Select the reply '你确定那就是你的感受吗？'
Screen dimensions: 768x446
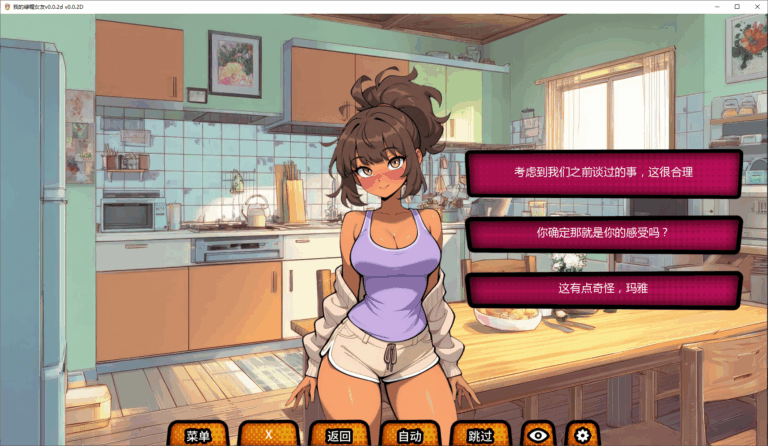coord(603,233)
